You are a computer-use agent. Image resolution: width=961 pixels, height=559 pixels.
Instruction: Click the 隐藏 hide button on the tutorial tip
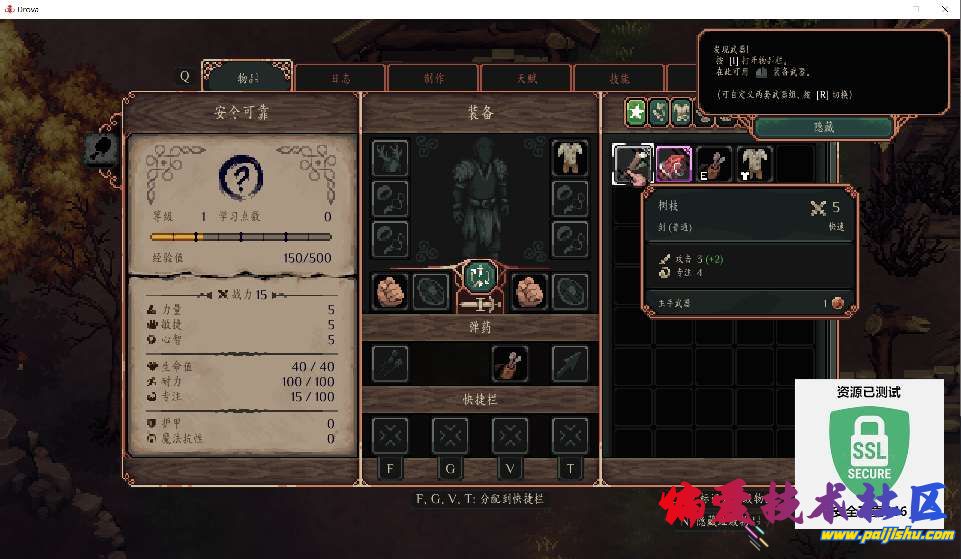(x=823, y=127)
